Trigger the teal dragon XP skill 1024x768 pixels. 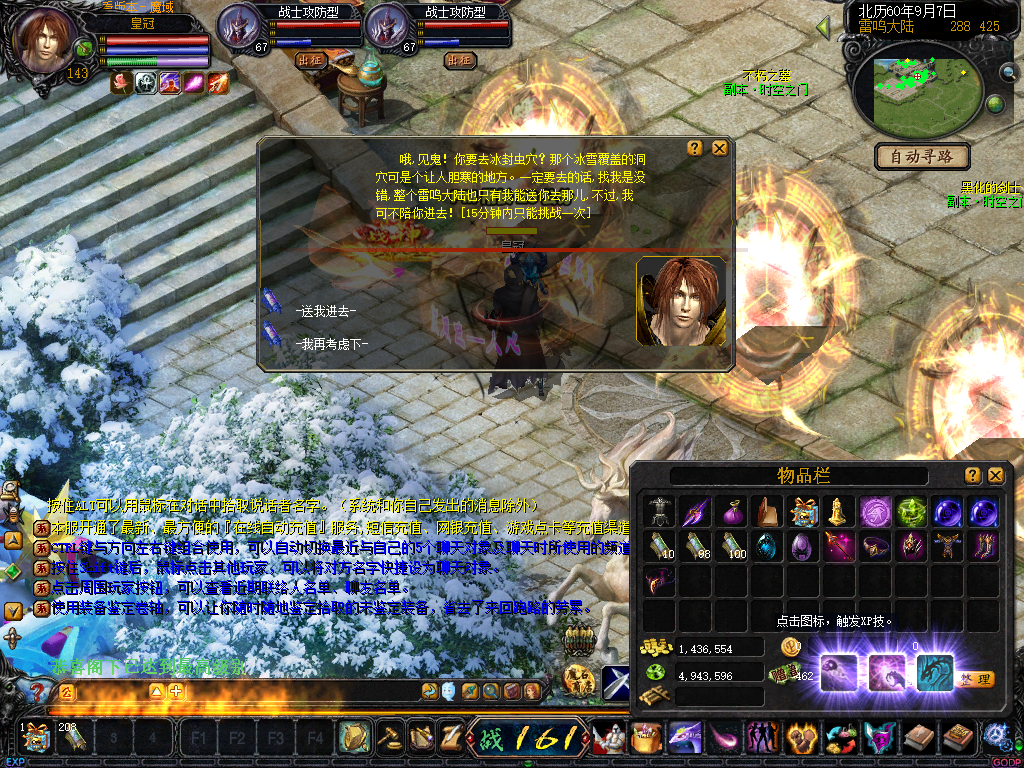(x=936, y=672)
